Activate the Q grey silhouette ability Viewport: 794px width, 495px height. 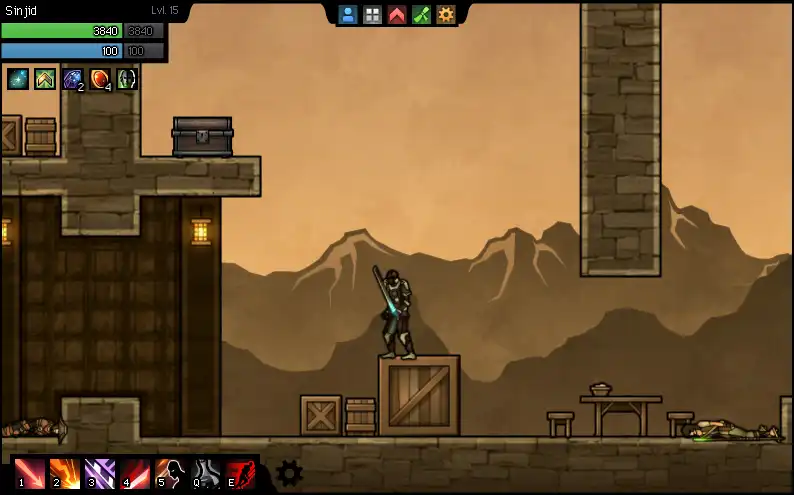(x=206, y=472)
